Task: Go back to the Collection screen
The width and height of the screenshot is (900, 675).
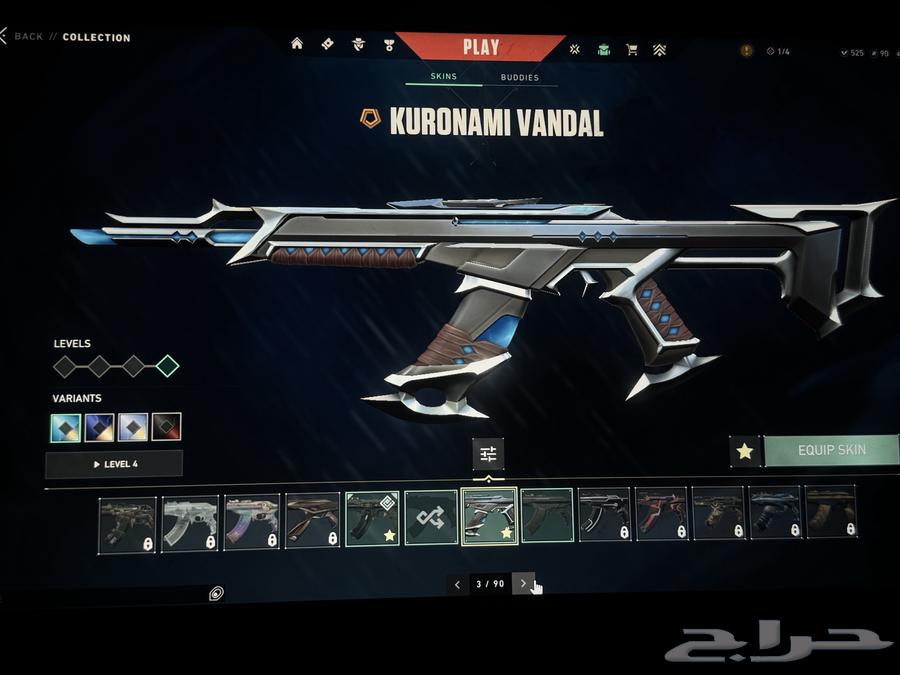Action: pos(28,37)
